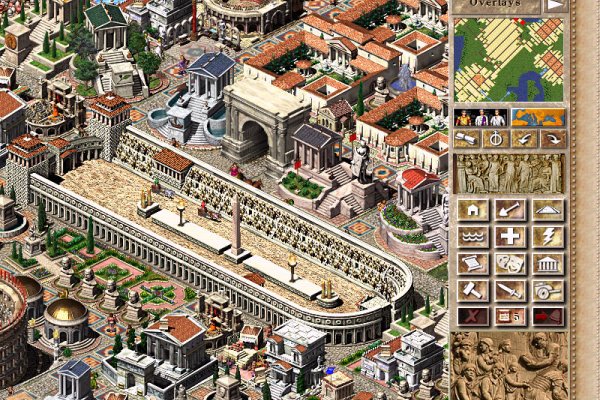Open the sword security structures menu
This screenshot has height=400, width=600.
pyautogui.click(x=510, y=290)
